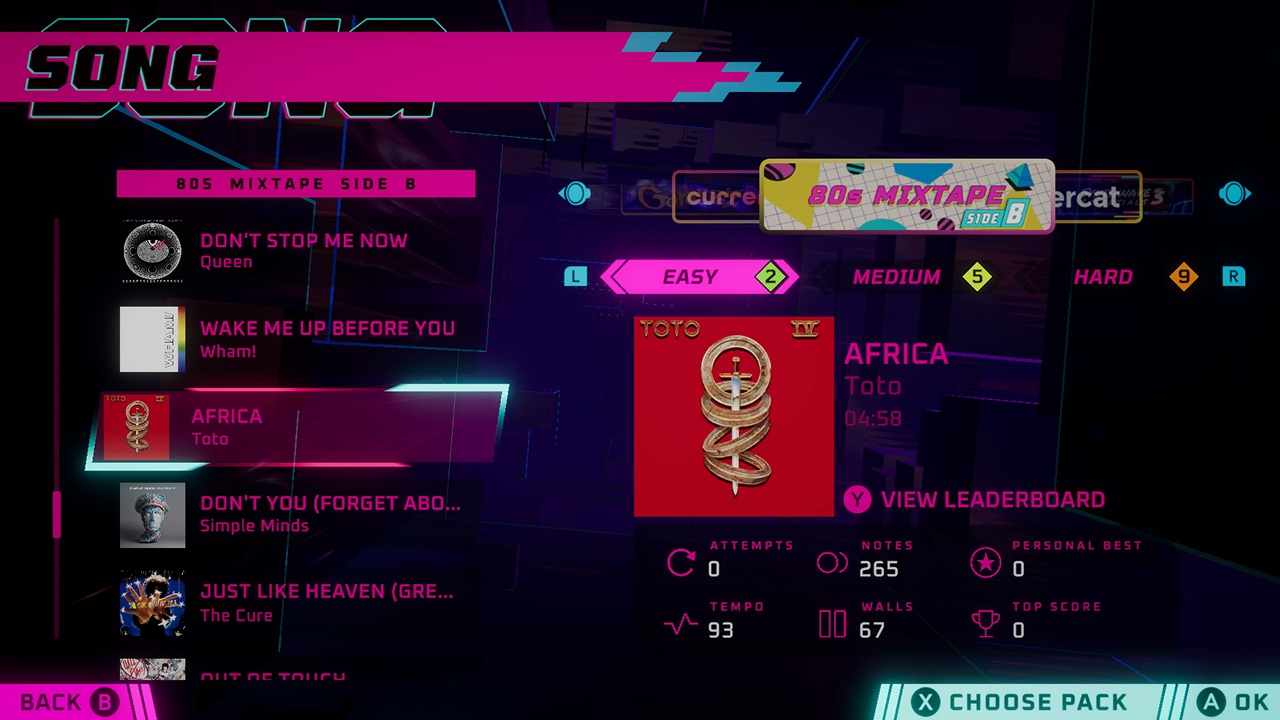This screenshot has width=1280, height=720.
Task: Click the Tempo waveform icon
Action: point(678,624)
